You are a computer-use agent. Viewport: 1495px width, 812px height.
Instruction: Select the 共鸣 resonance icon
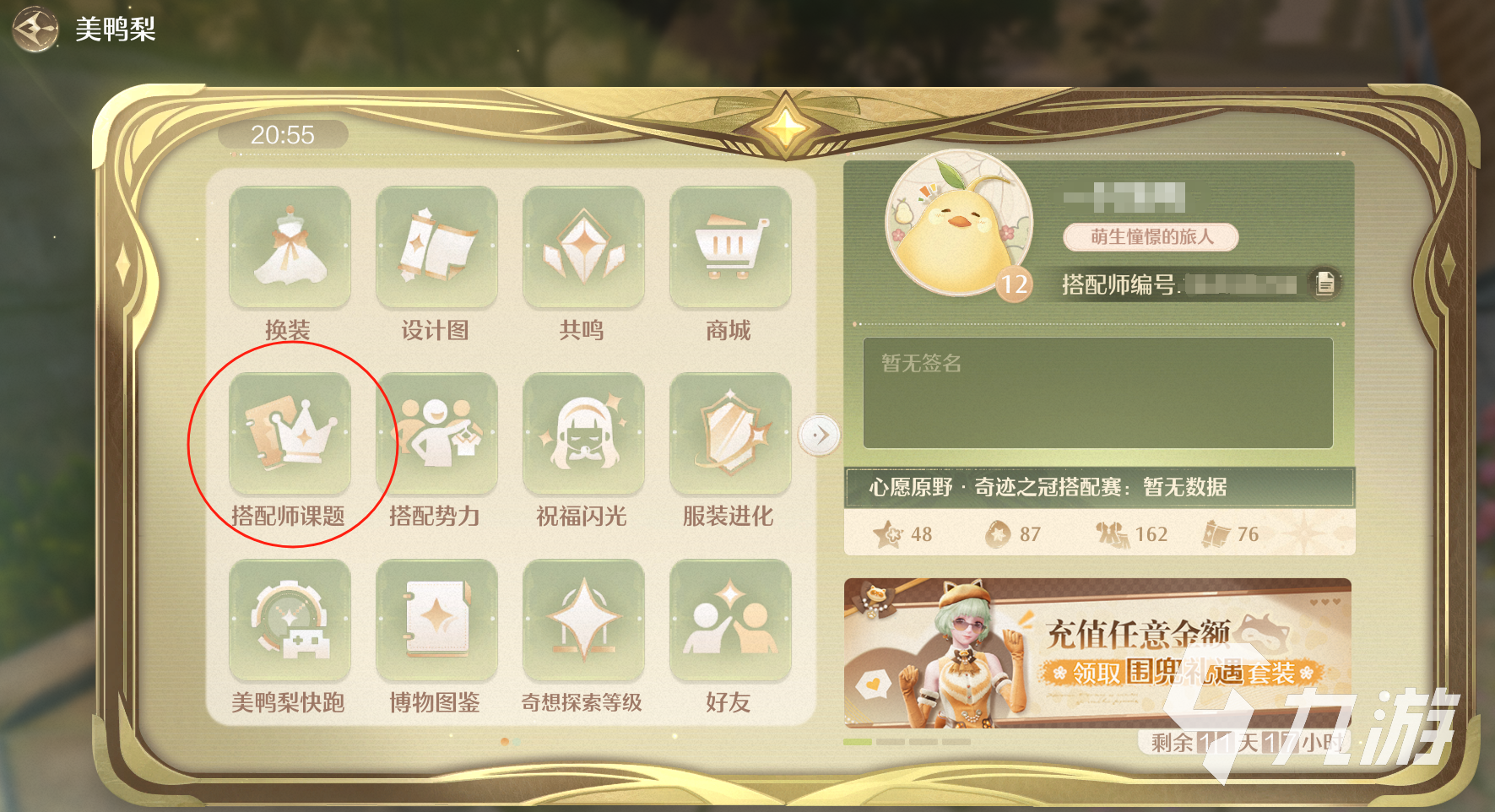(x=583, y=249)
